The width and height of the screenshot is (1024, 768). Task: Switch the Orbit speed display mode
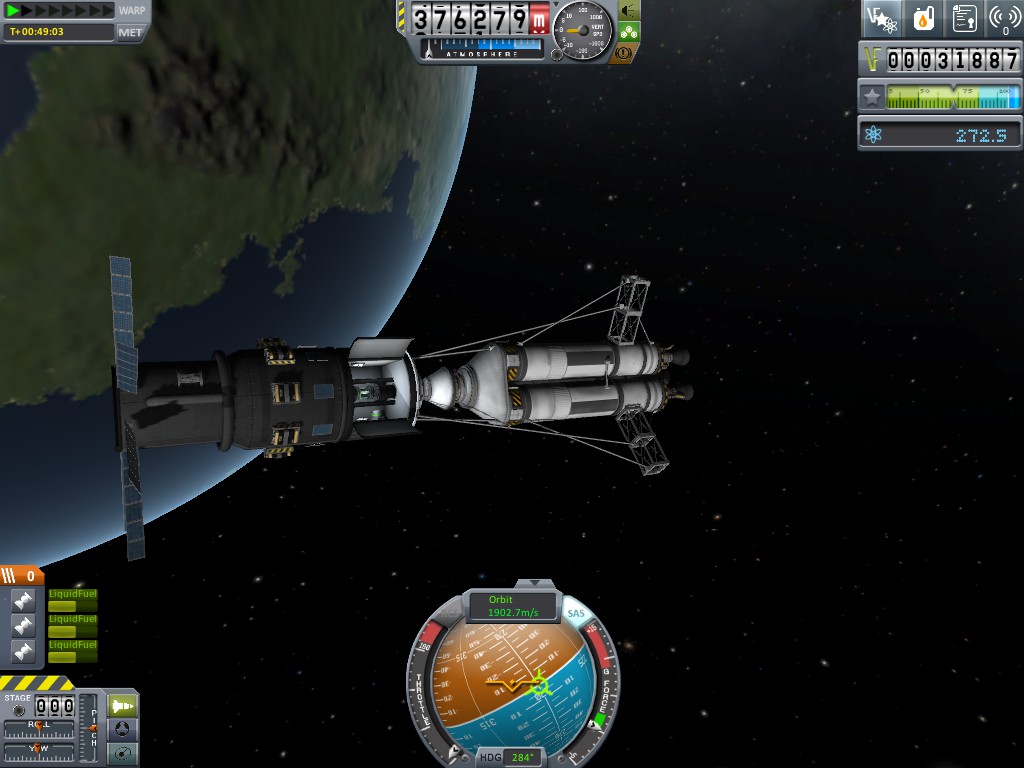click(513, 606)
